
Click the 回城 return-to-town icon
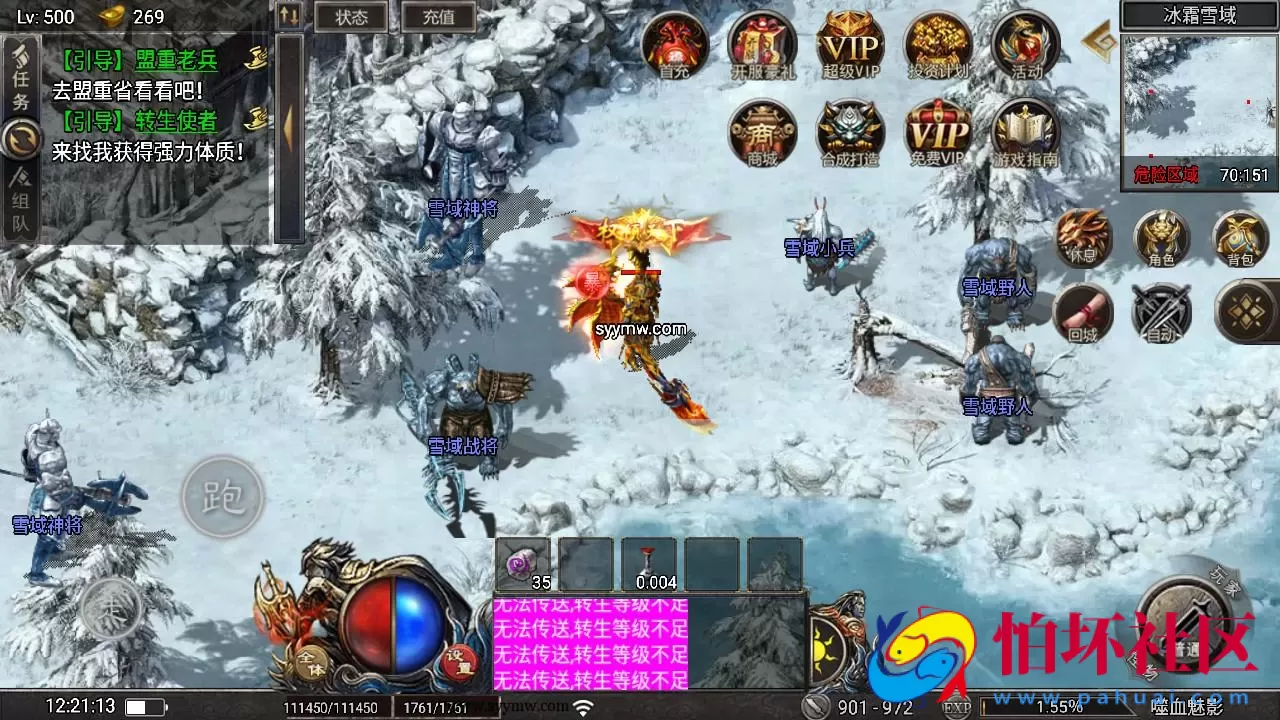1082,312
